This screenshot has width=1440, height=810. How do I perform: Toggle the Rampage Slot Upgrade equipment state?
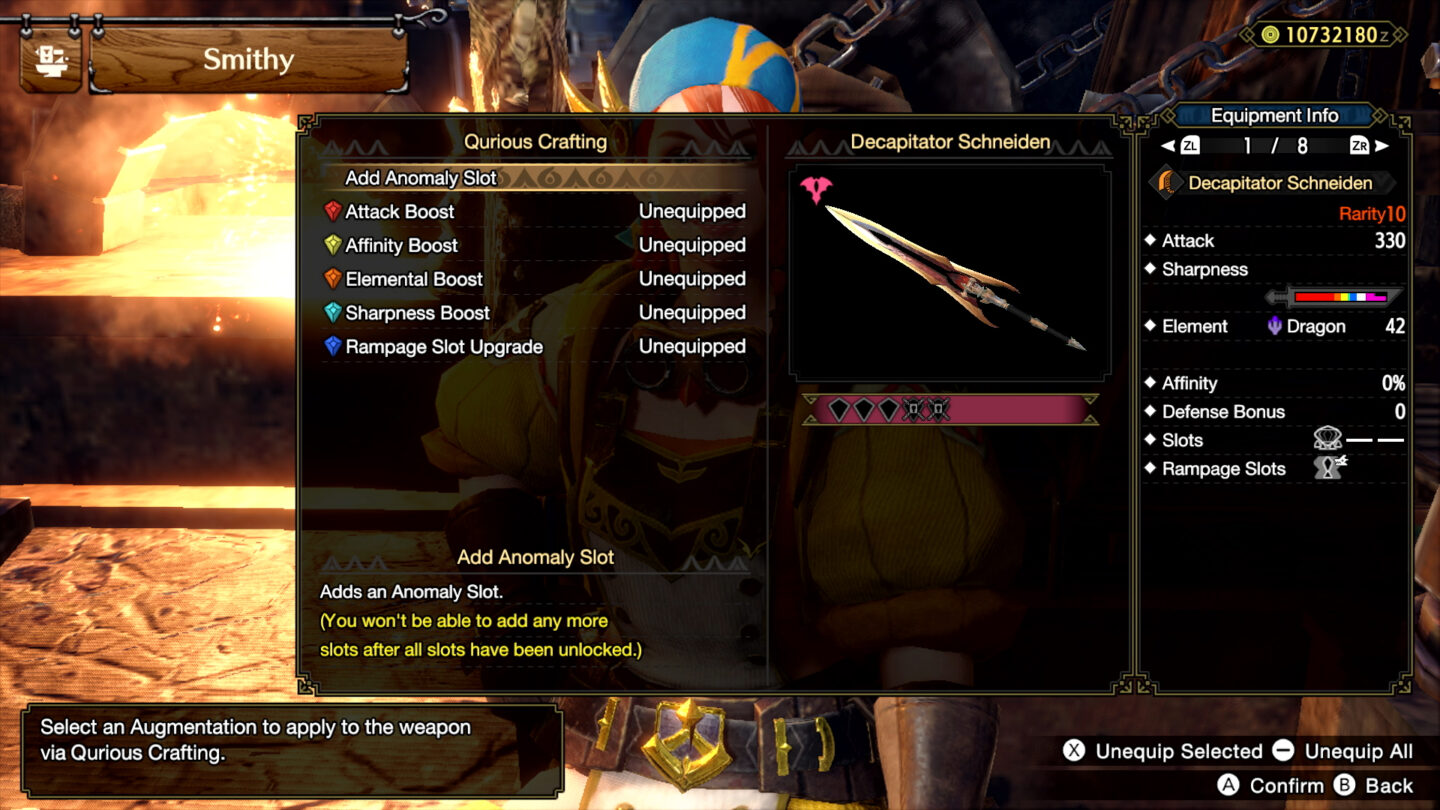694,347
